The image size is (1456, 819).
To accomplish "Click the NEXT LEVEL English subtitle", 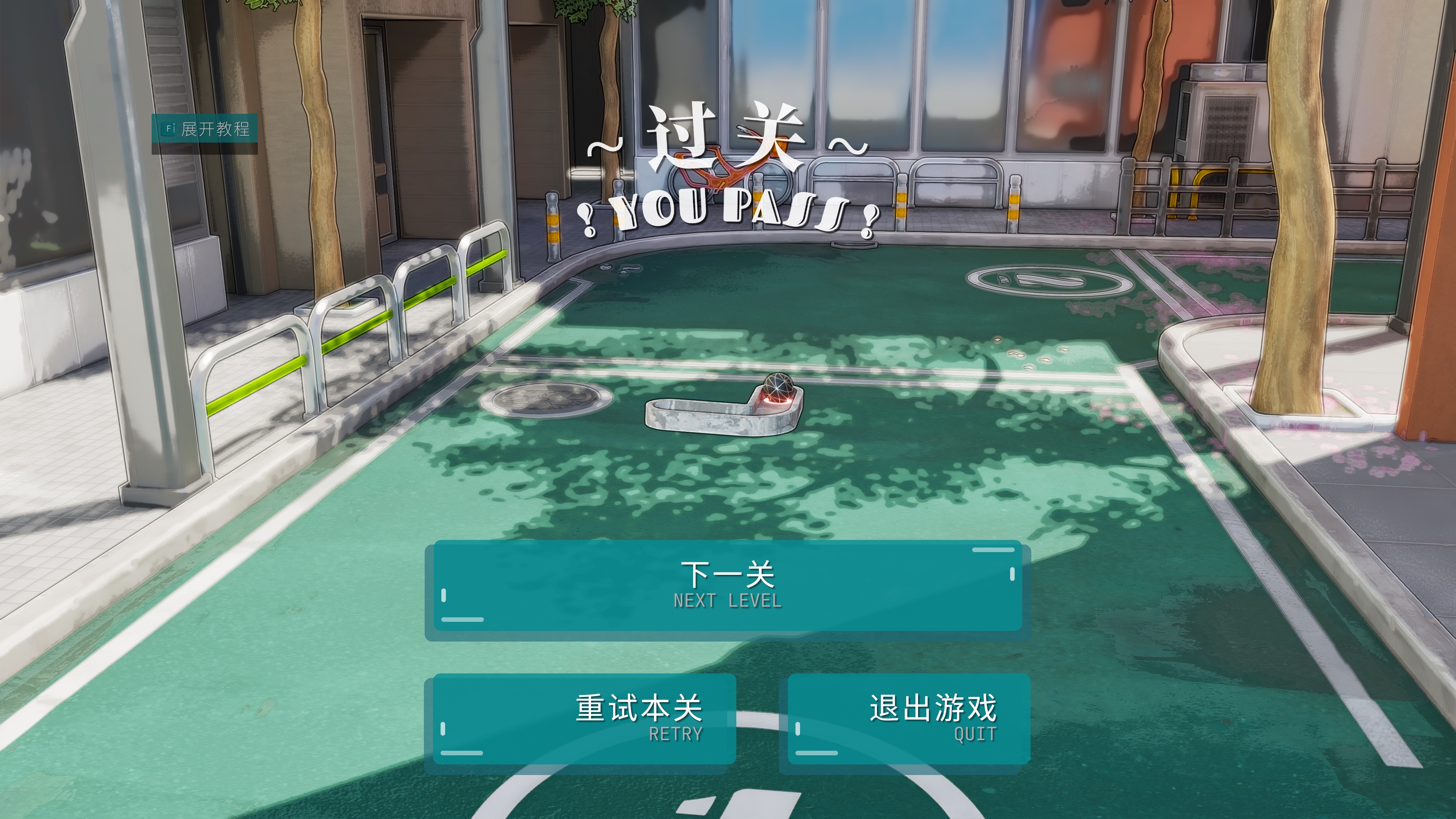I will click(728, 601).
